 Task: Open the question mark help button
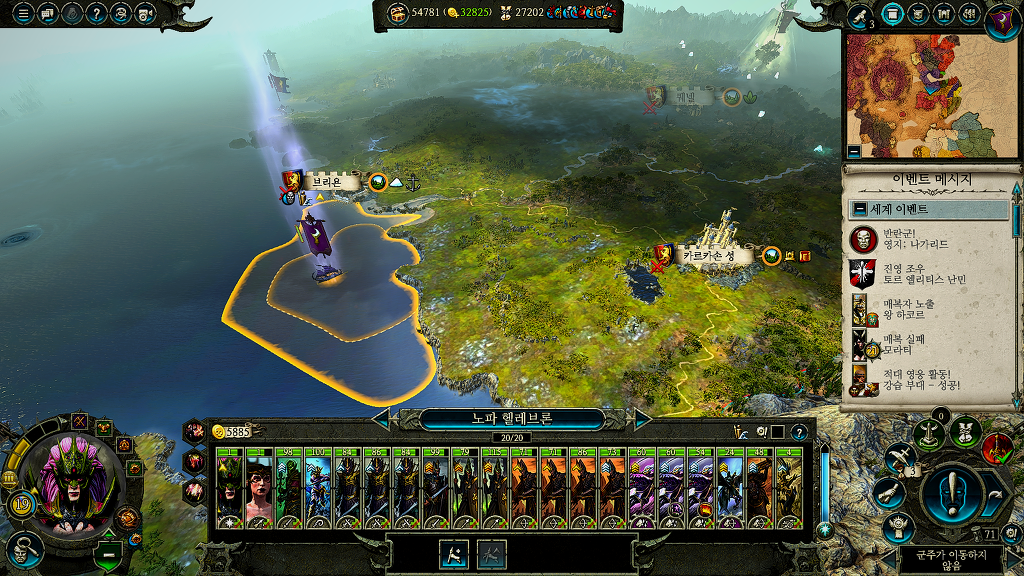click(96, 14)
